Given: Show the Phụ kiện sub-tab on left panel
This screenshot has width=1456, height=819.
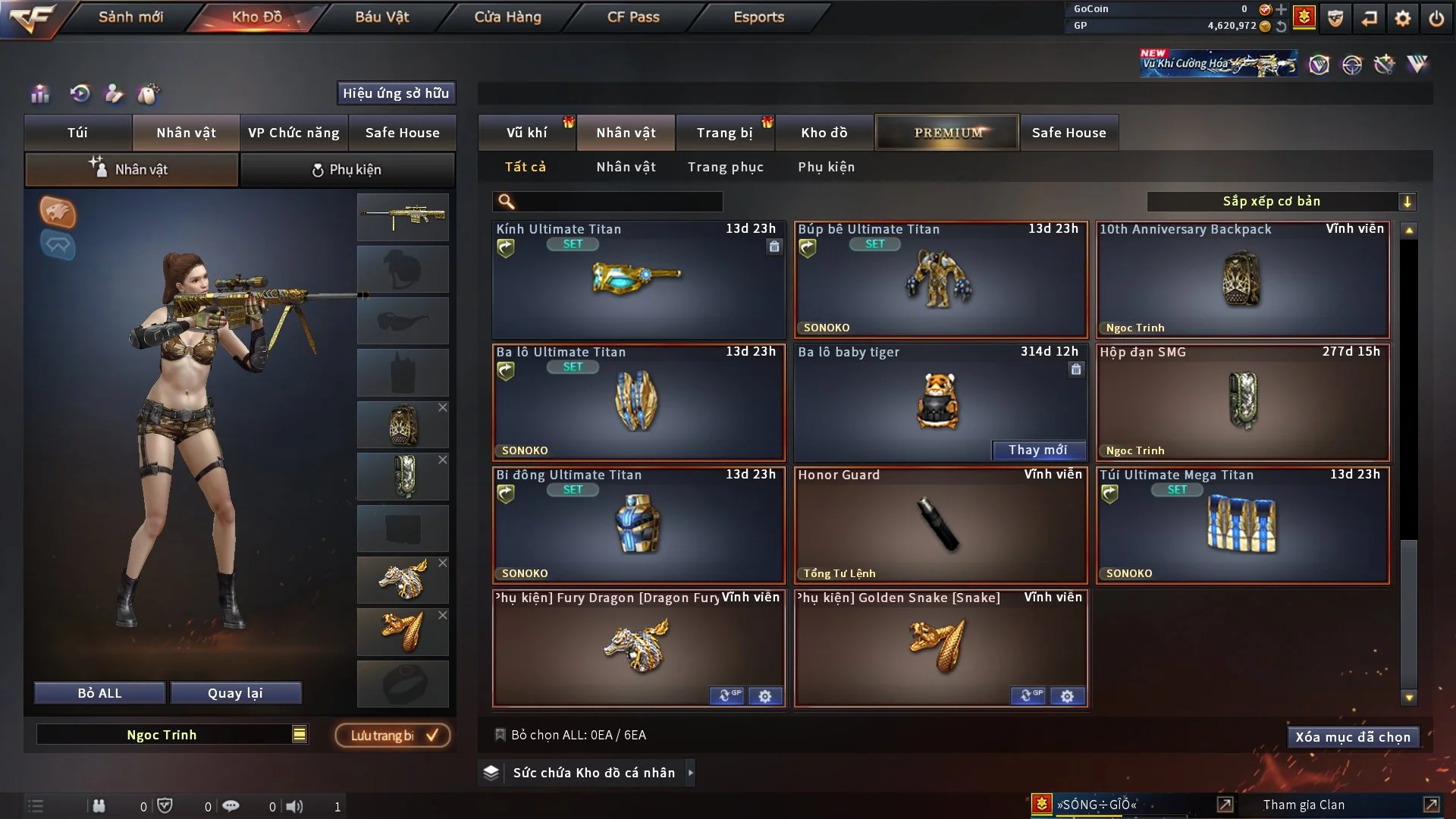Looking at the screenshot, I should click(347, 170).
